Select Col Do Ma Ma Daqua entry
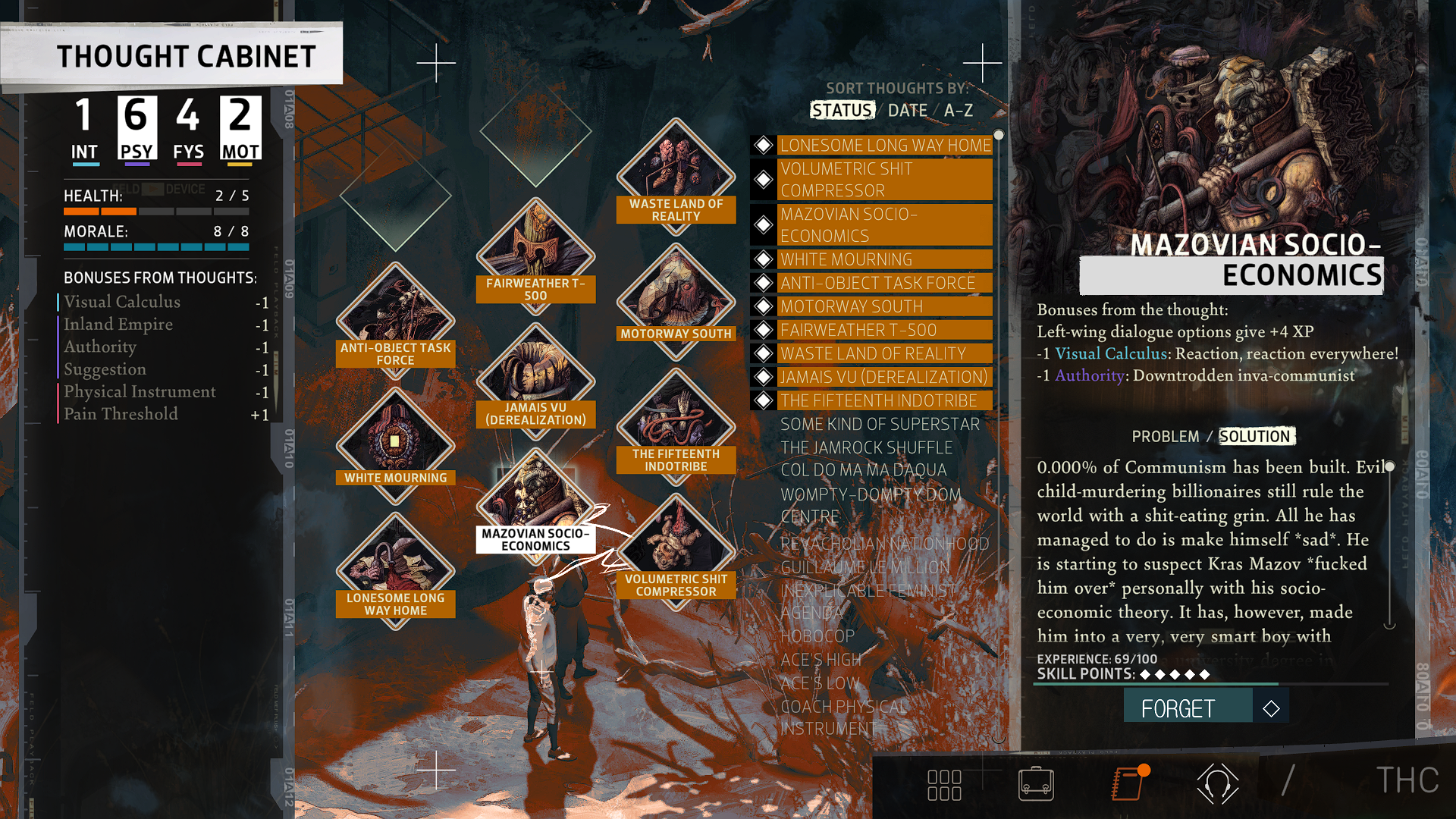1456x819 pixels. [863, 470]
